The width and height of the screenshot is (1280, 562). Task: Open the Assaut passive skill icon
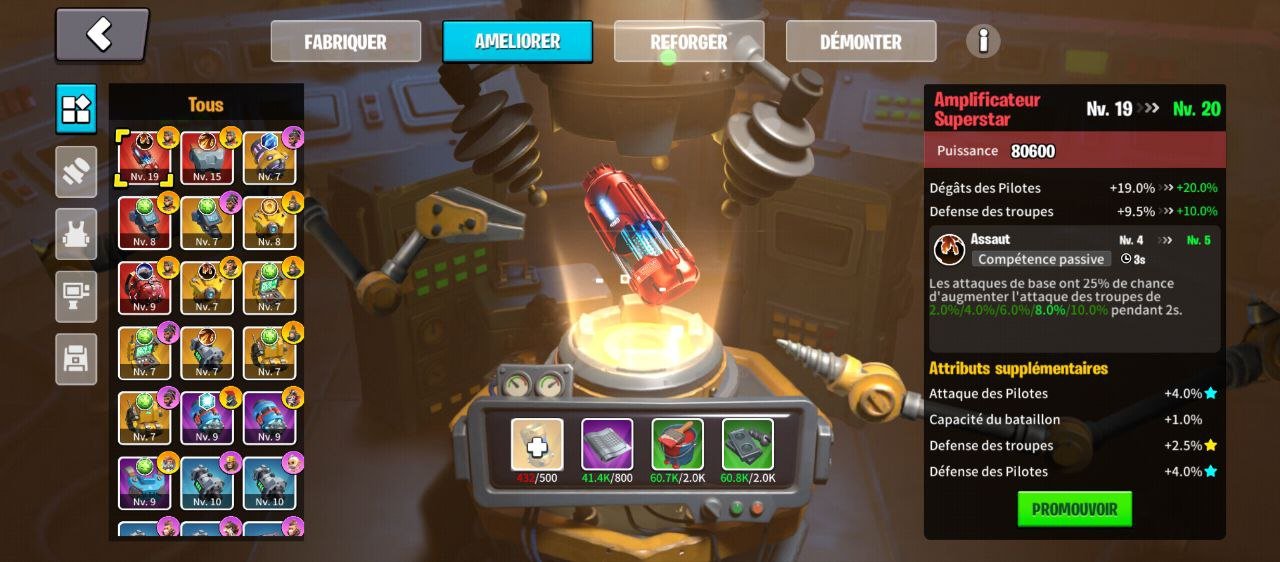pyautogui.click(x=949, y=249)
